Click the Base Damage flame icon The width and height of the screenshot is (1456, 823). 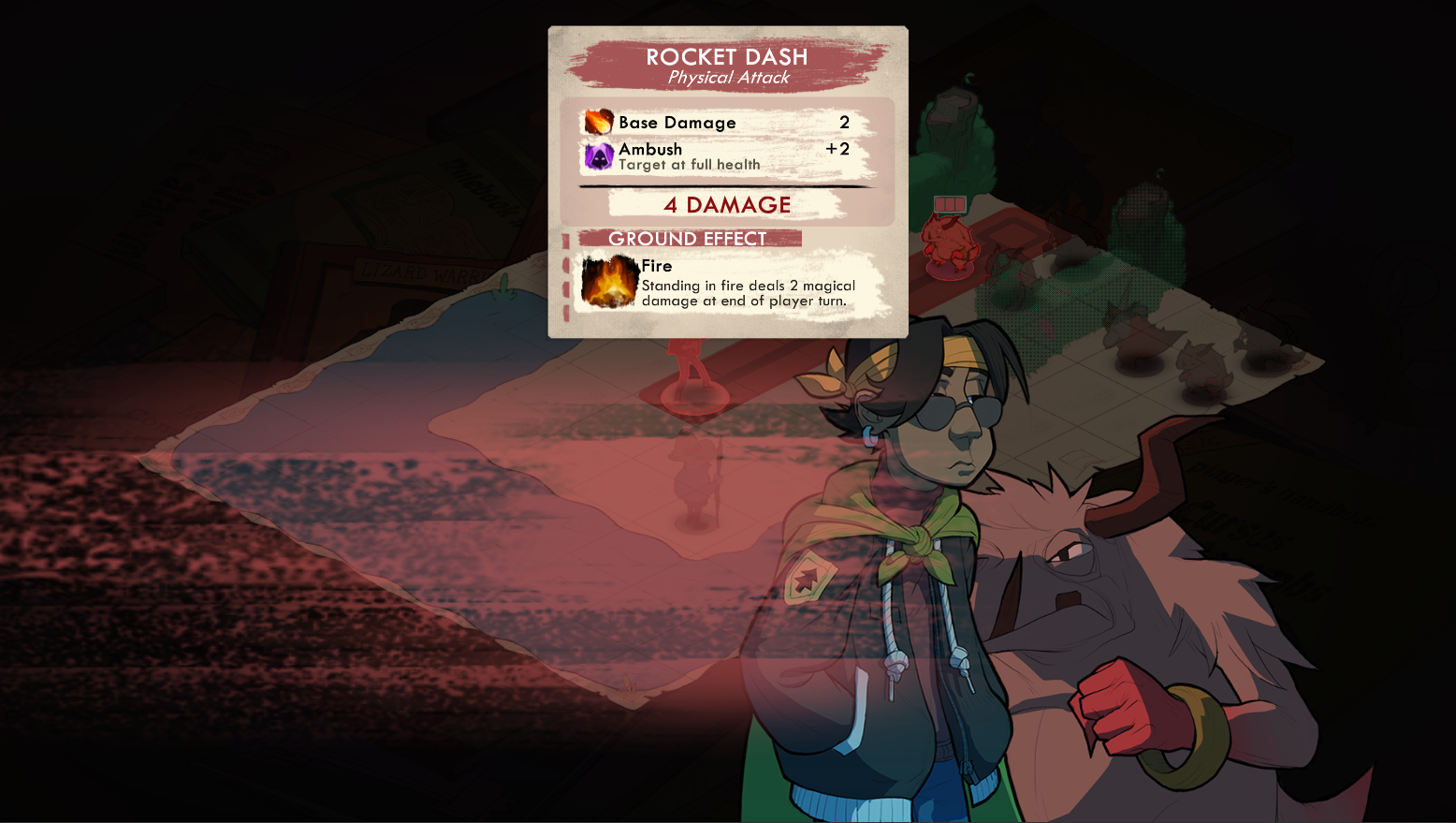(599, 123)
